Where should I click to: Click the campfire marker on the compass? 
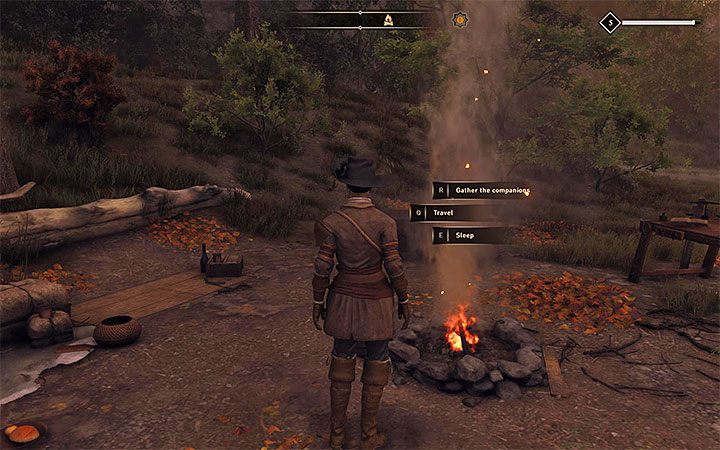(388, 19)
